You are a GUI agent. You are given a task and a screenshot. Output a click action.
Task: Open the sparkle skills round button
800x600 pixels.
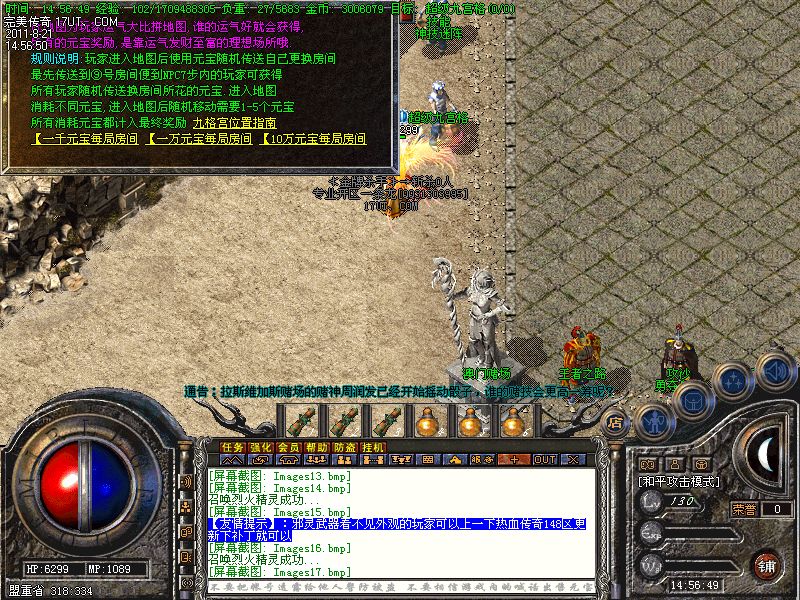click(734, 381)
